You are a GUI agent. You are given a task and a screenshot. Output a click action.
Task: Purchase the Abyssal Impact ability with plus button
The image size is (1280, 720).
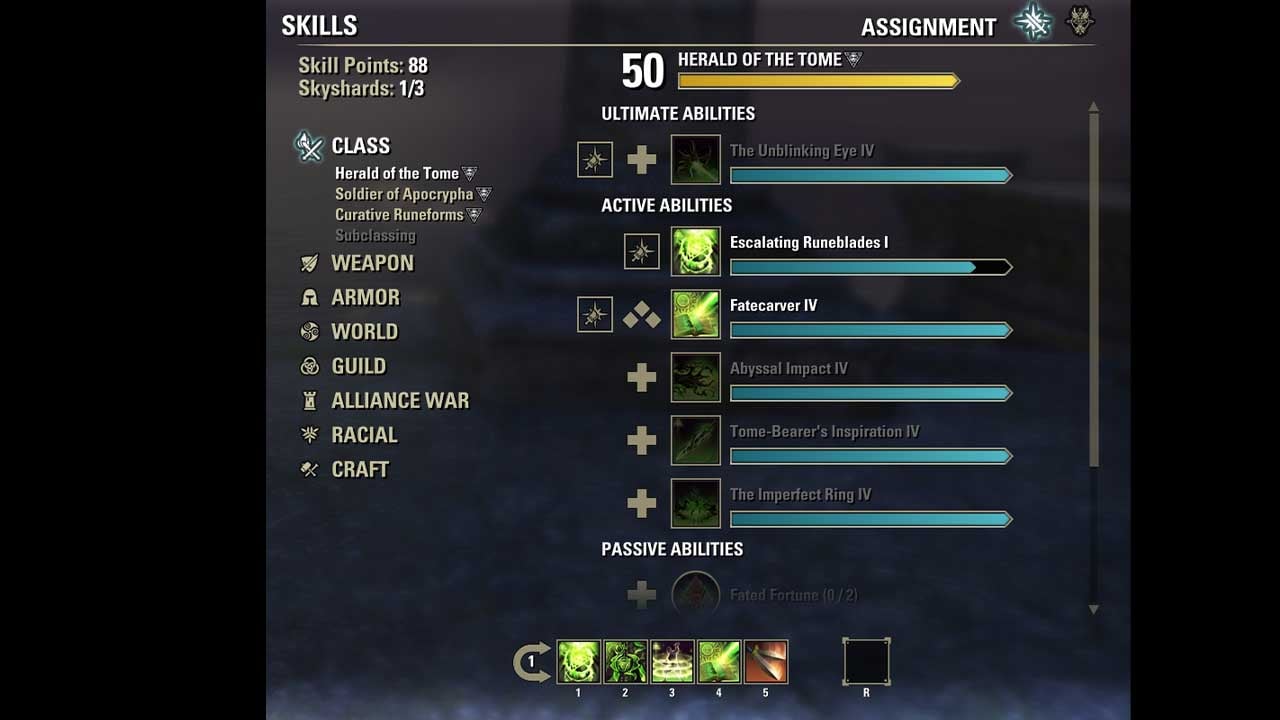(x=642, y=377)
